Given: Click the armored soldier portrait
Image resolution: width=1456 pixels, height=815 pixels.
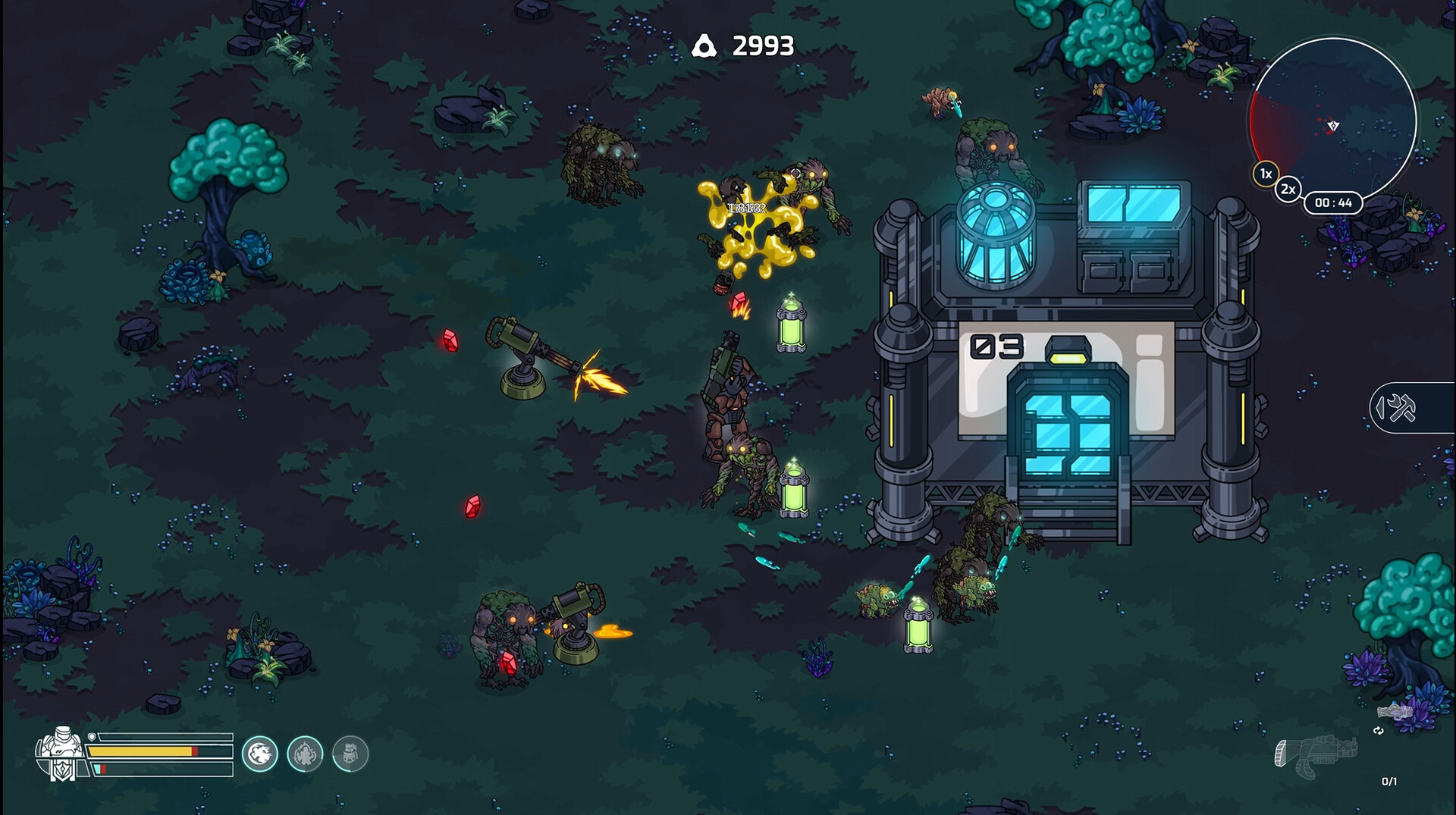Looking at the screenshot, I should [x=59, y=754].
